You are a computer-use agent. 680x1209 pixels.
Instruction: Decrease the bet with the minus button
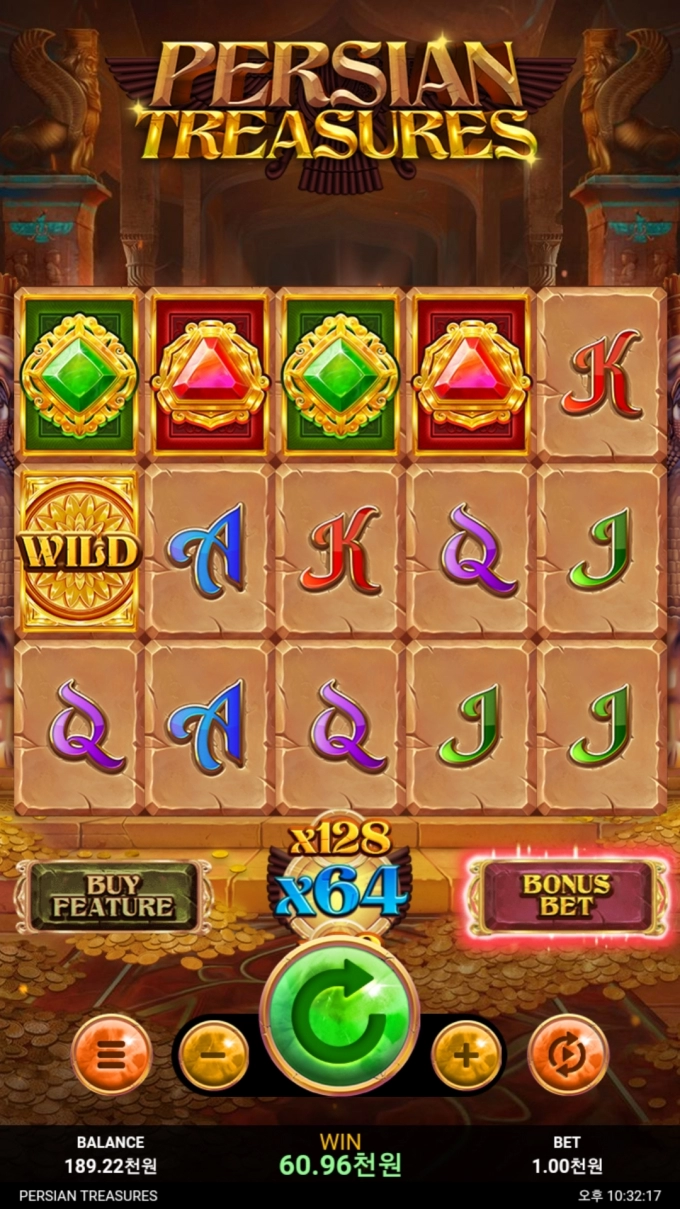click(214, 1055)
